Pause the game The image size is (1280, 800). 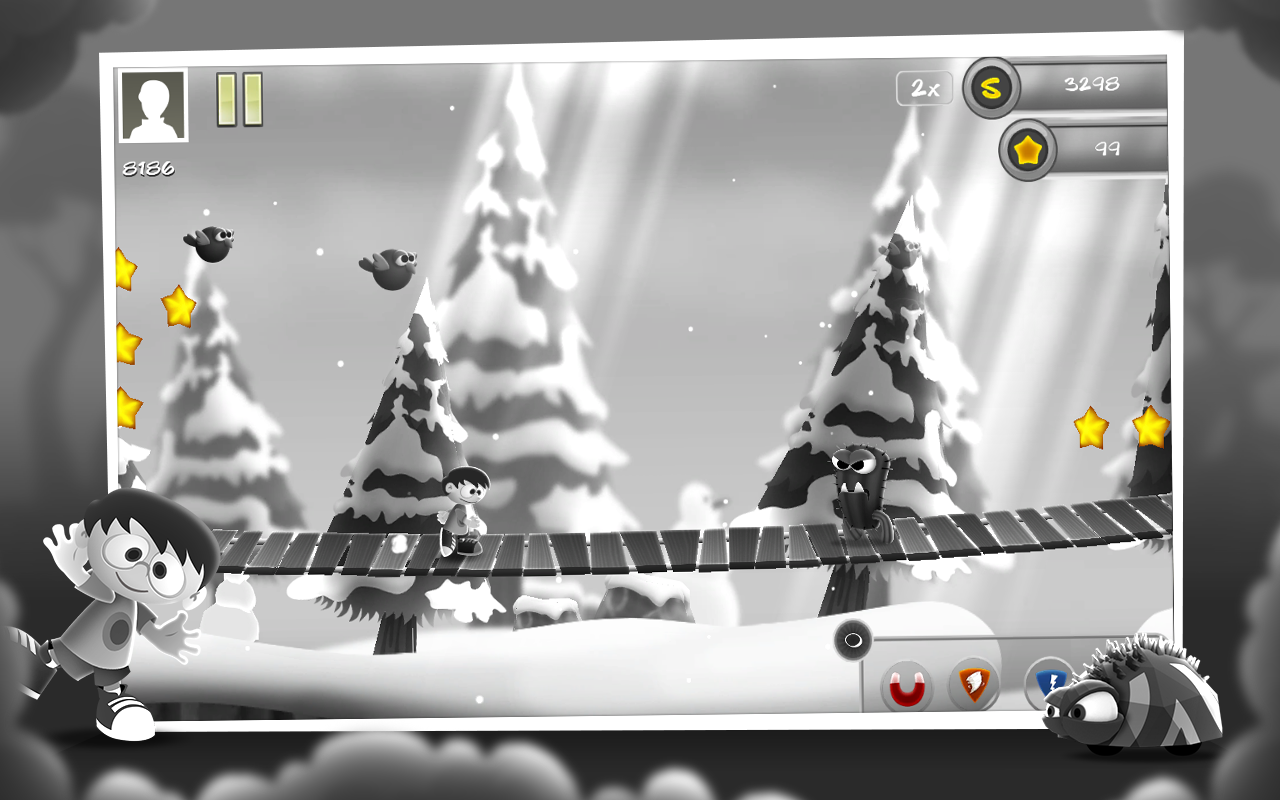(240, 99)
